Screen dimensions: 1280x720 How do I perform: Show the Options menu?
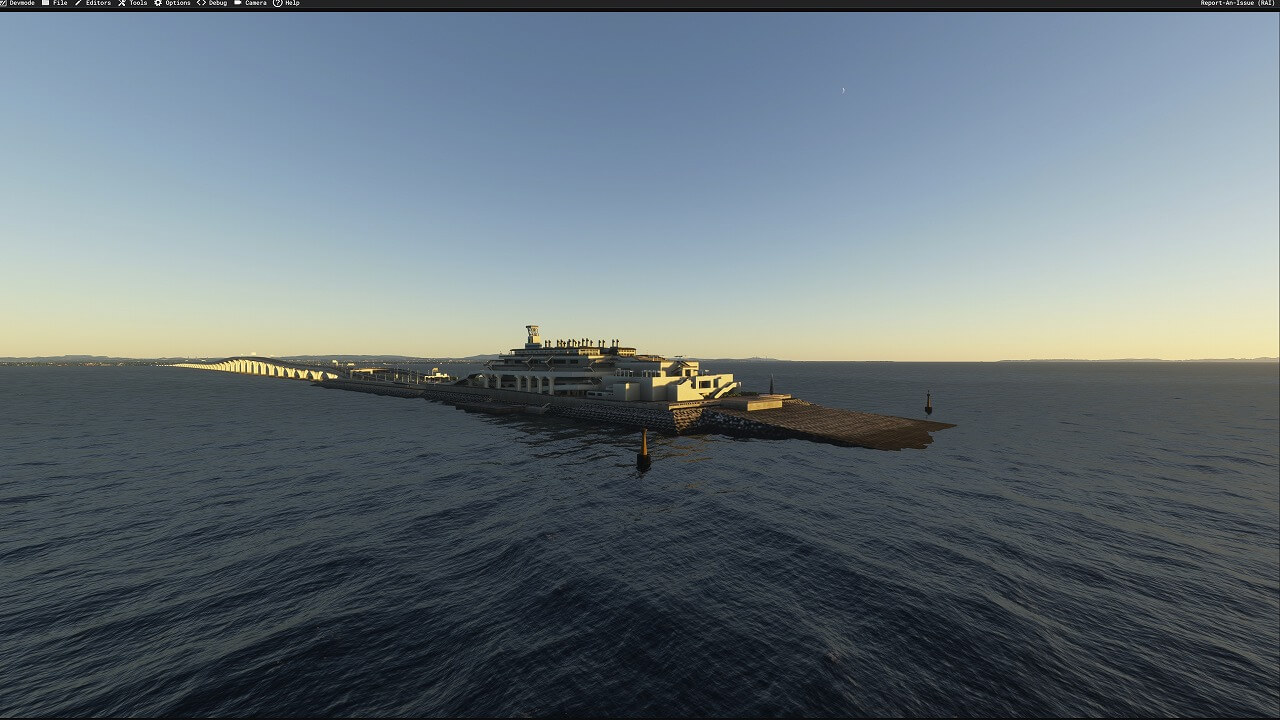(172, 3)
